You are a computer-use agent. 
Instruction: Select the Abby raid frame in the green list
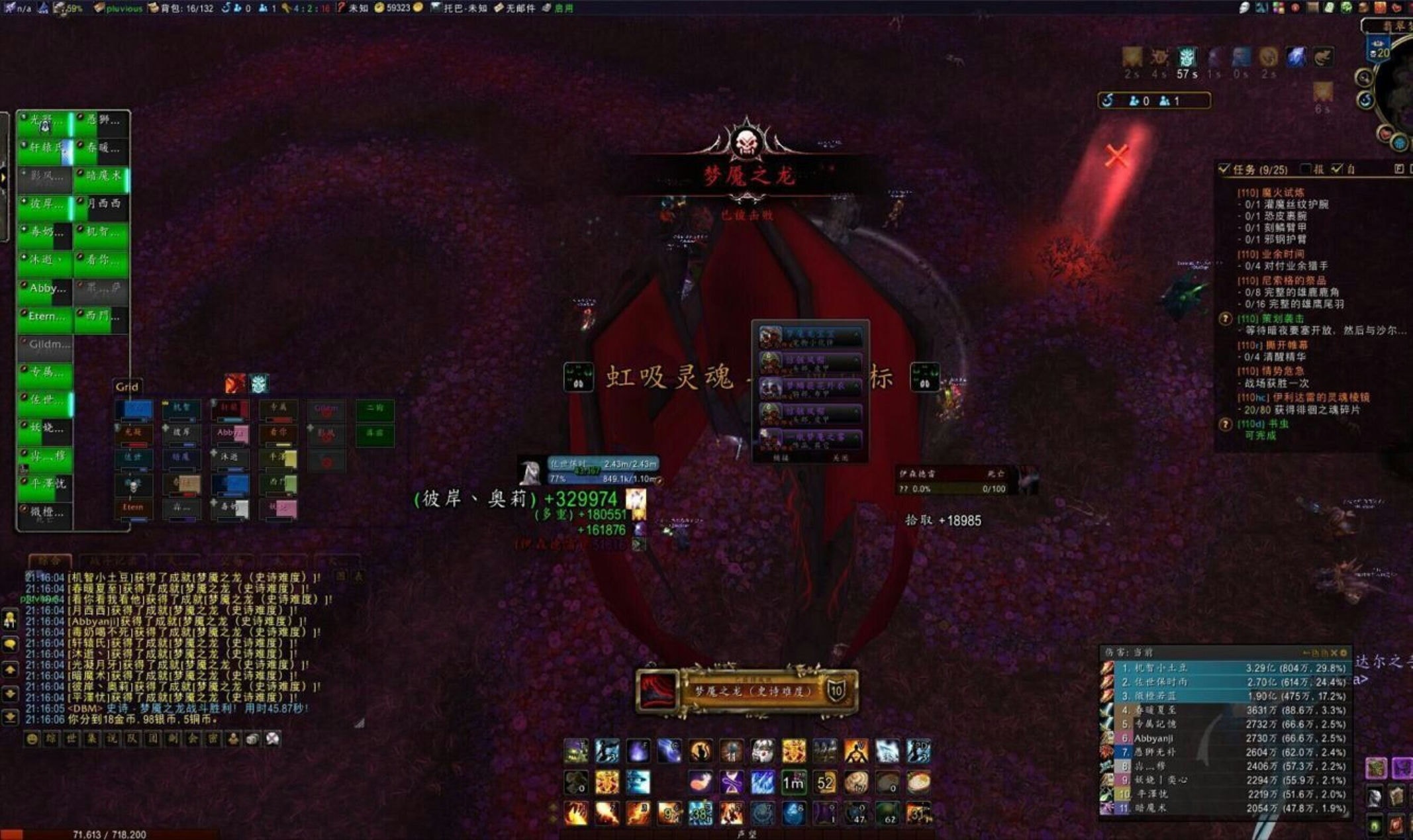(x=45, y=289)
